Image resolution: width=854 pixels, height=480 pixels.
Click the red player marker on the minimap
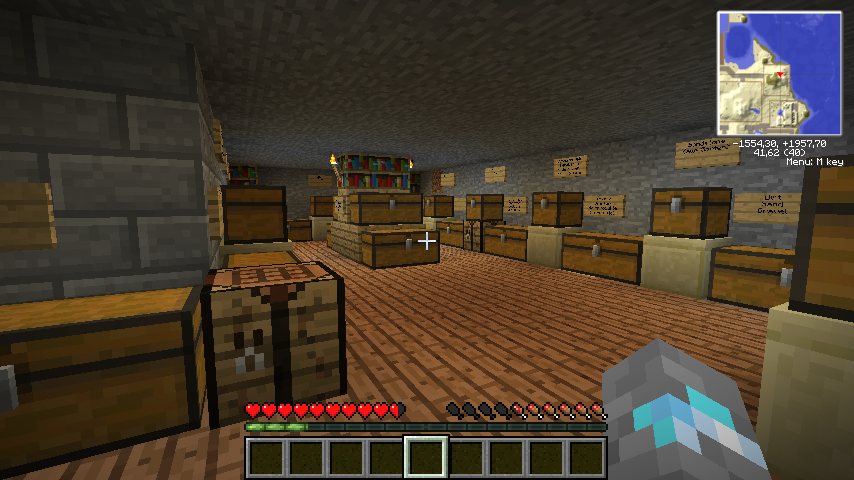tap(780, 75)
